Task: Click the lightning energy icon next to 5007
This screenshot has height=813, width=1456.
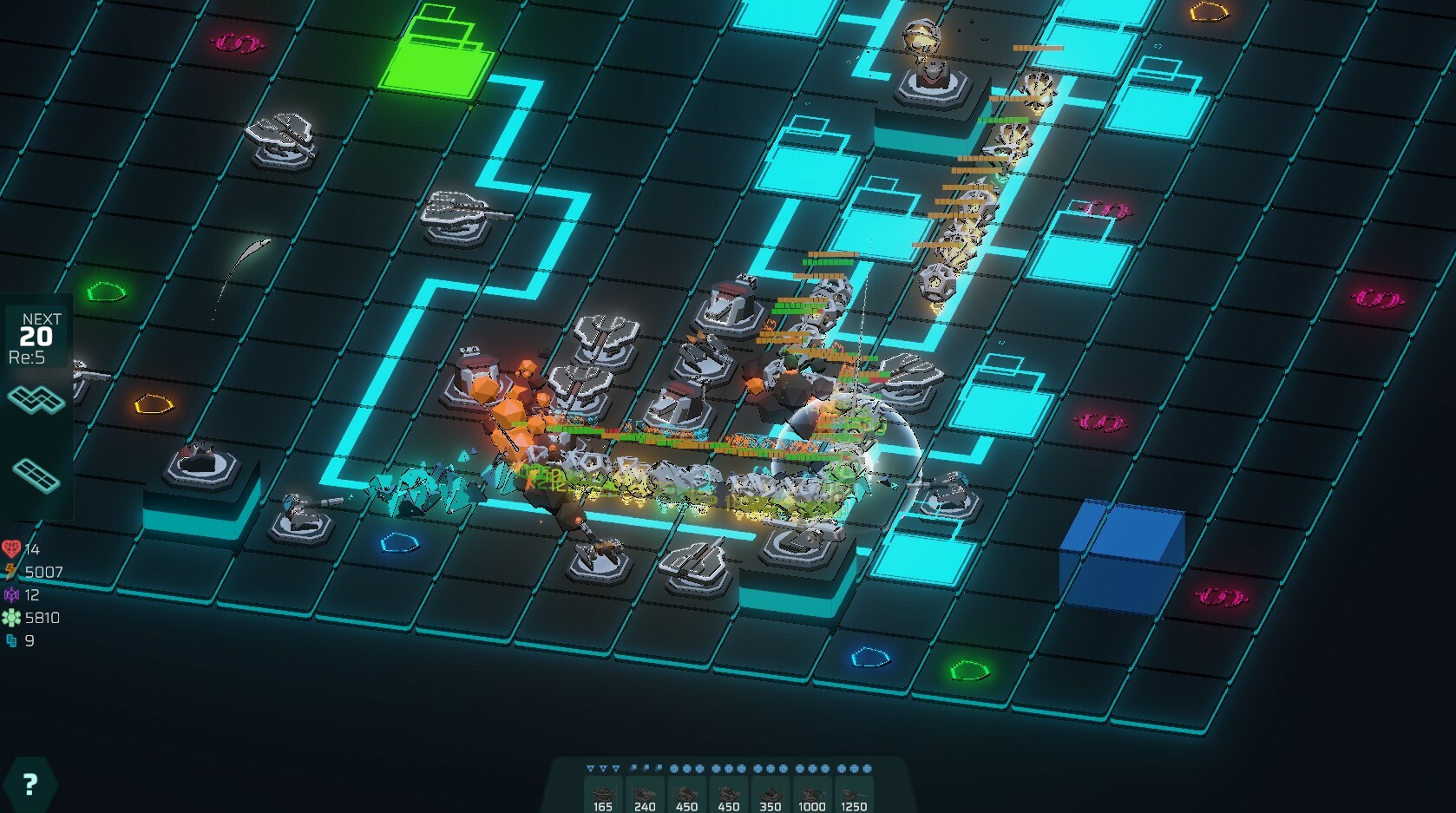Action: [x=11, y=571]
